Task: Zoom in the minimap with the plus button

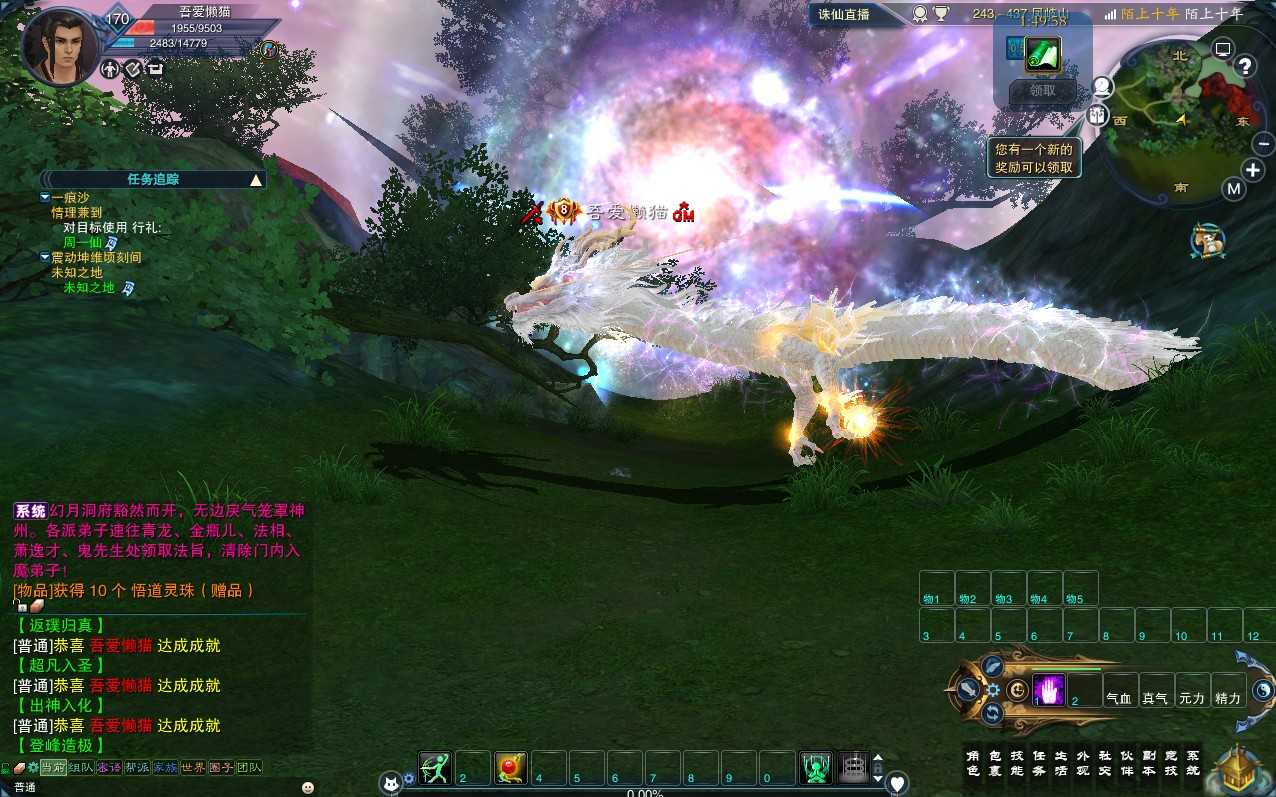Action: pos(1253,169)
